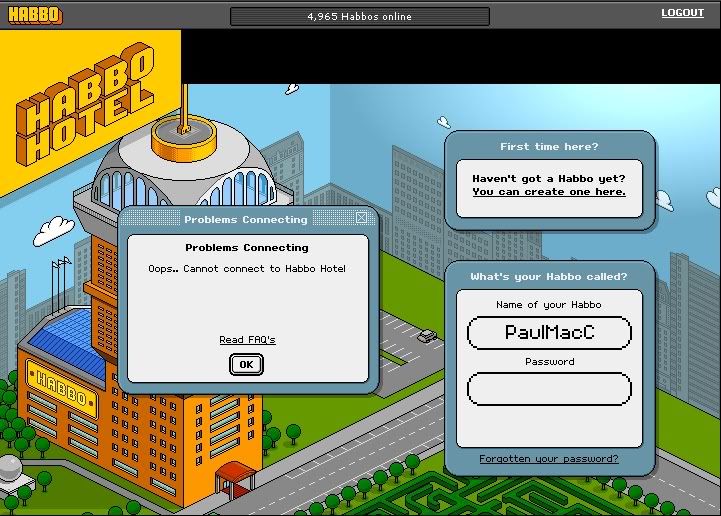Open the Read FAQ's link
721x516 pixels.
click(x=247, y=340)
